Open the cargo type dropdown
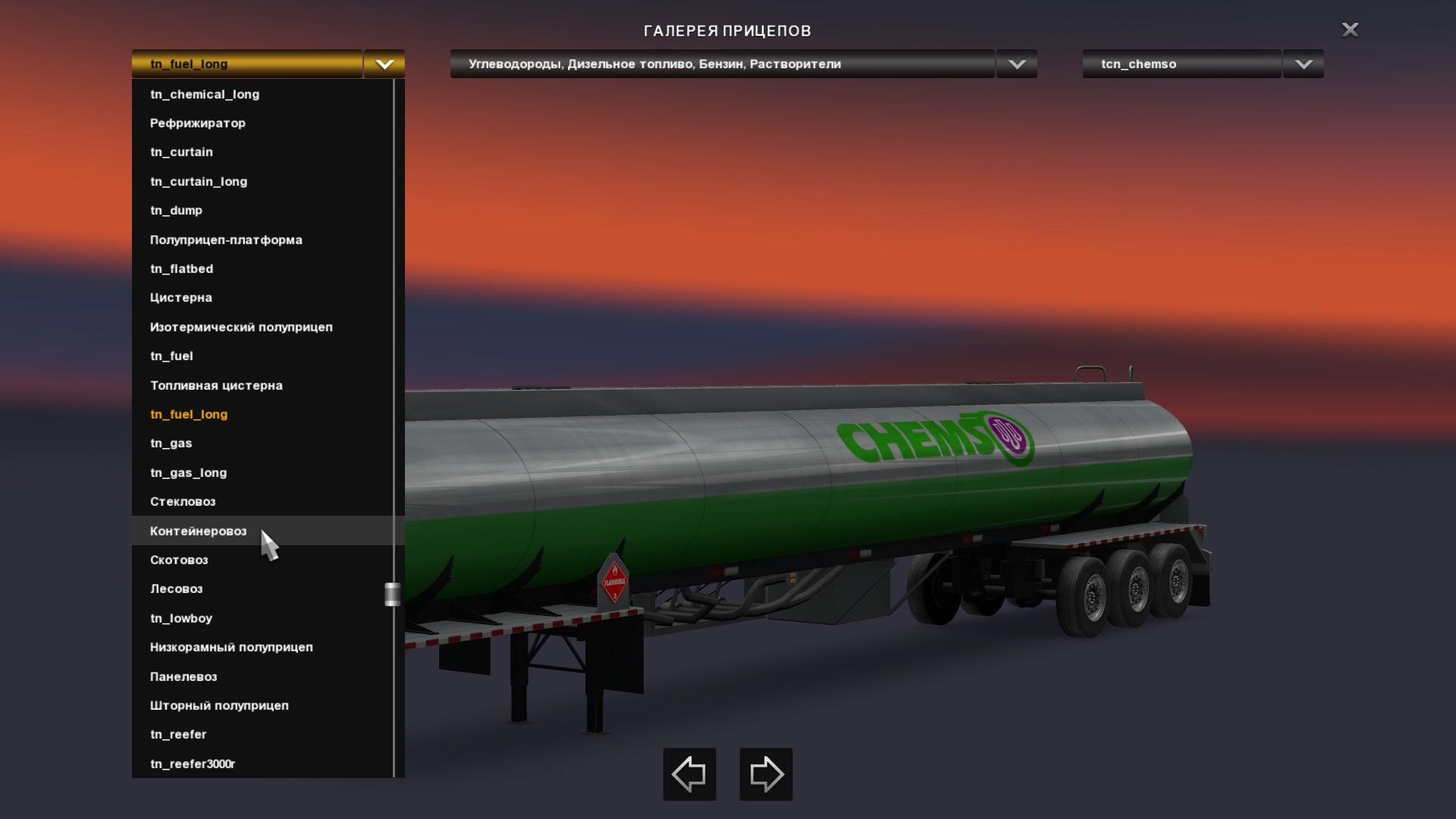The width and height of the screenshot is (1456, 819). (1016, 64)
